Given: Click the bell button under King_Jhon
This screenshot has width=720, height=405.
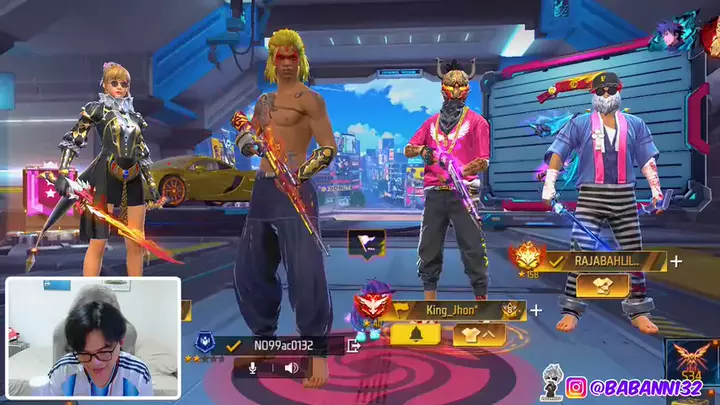Looking at the screenshot, I should [415, 333].
